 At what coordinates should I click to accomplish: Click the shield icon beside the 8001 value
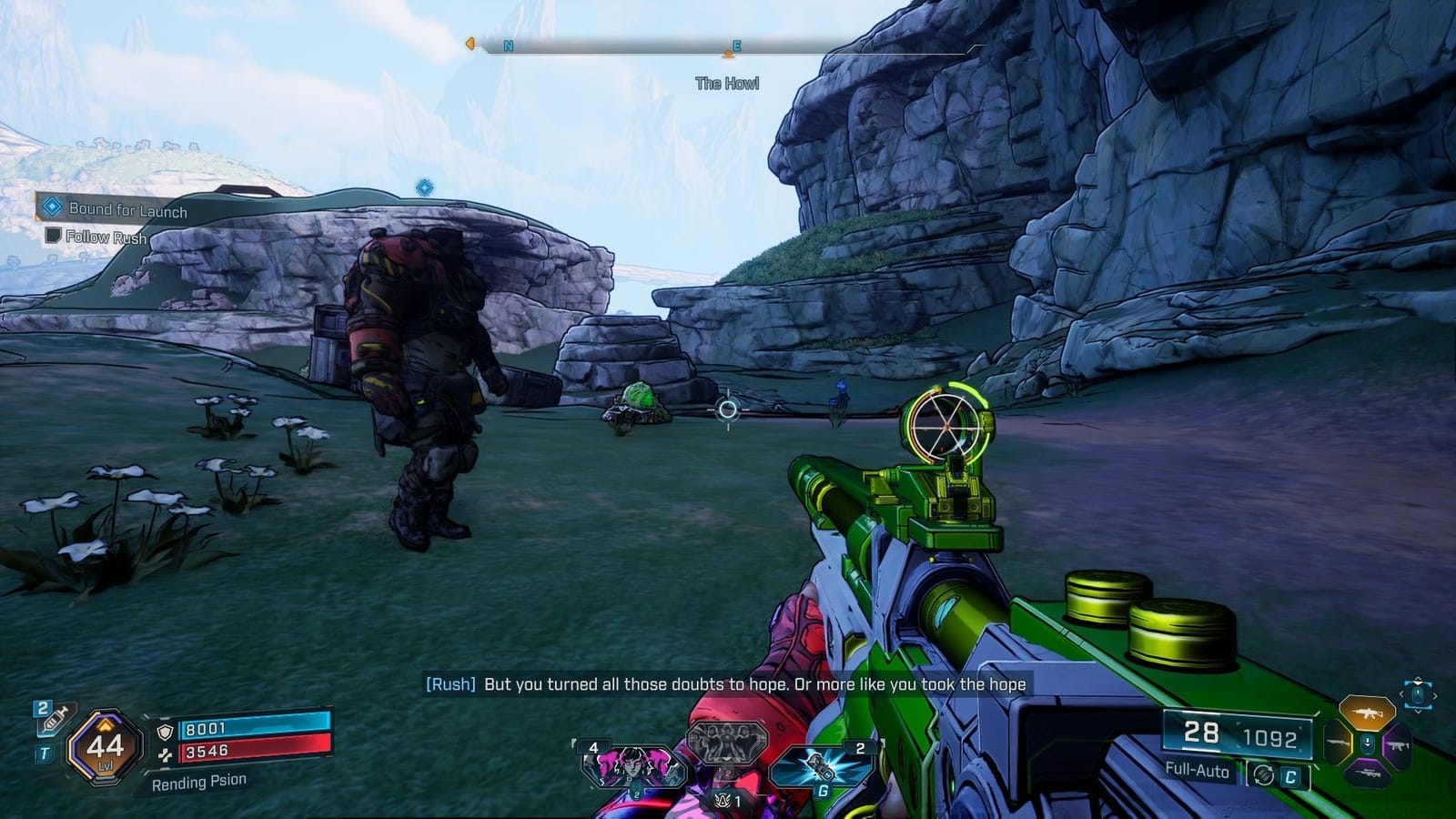pos(165,732)
